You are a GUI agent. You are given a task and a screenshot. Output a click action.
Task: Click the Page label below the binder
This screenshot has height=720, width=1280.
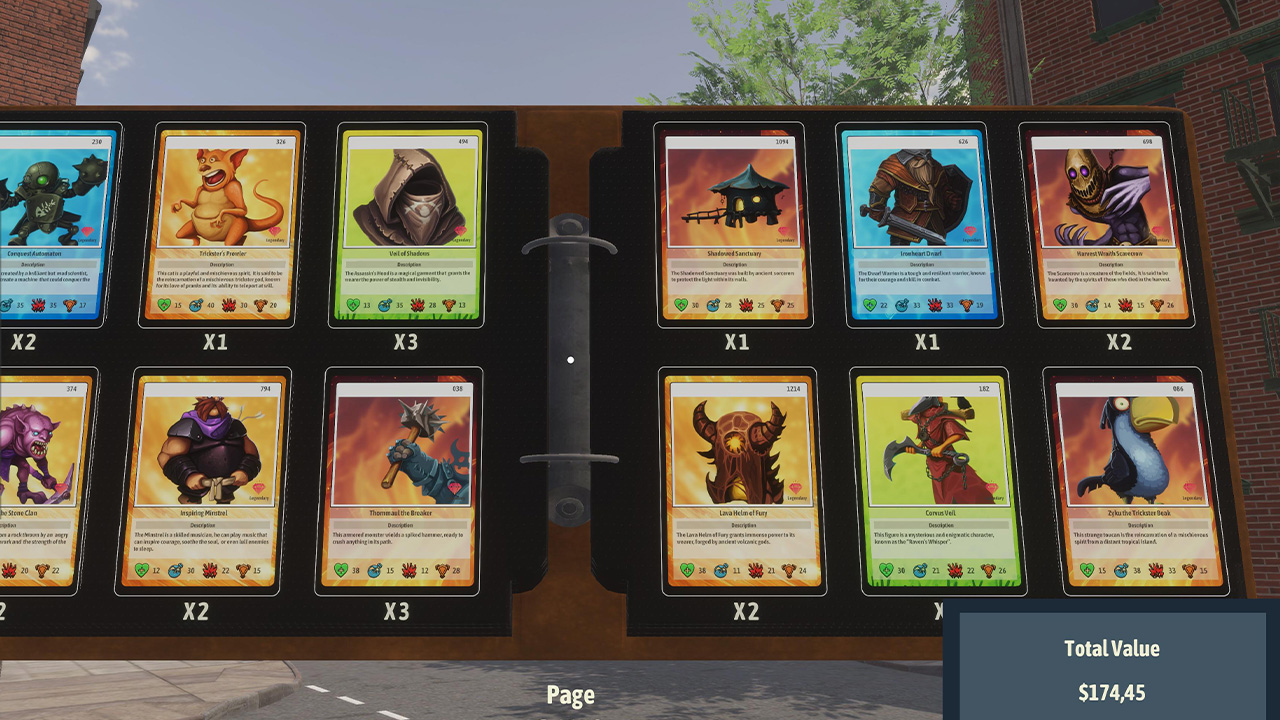coord(571,694)
